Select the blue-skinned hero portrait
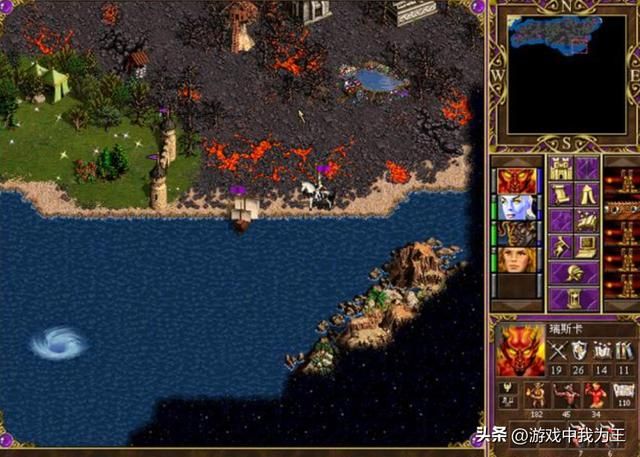This screenshot has width=640, height=457. pos(518,208)
